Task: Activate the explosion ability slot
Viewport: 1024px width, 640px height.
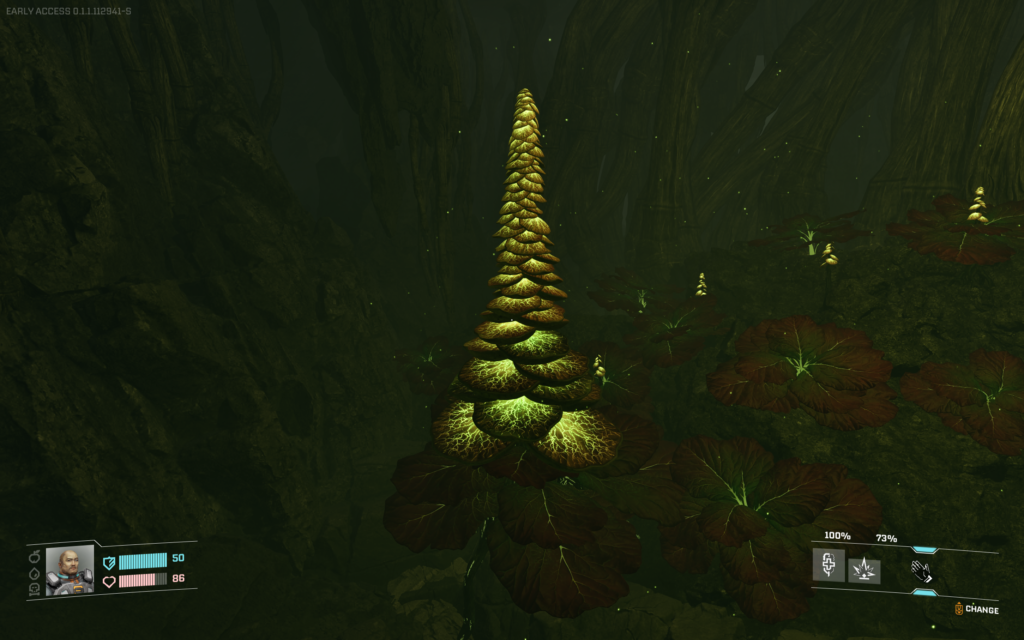Action: coord(864,571)
